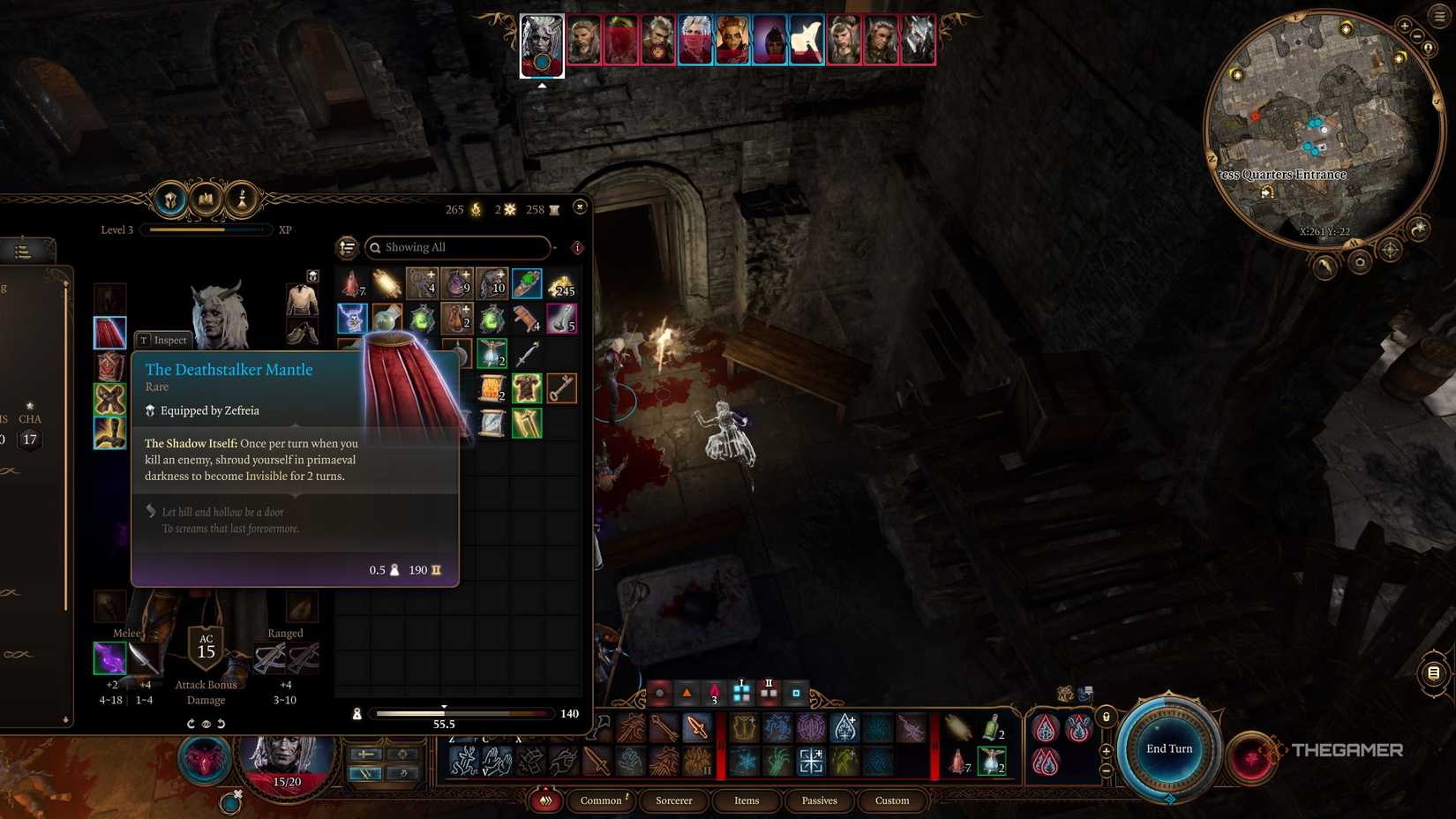Viewport: 1456px width, 819px height.
Task: Click the camp supplies pack showing 245
Action: (562, 287)
